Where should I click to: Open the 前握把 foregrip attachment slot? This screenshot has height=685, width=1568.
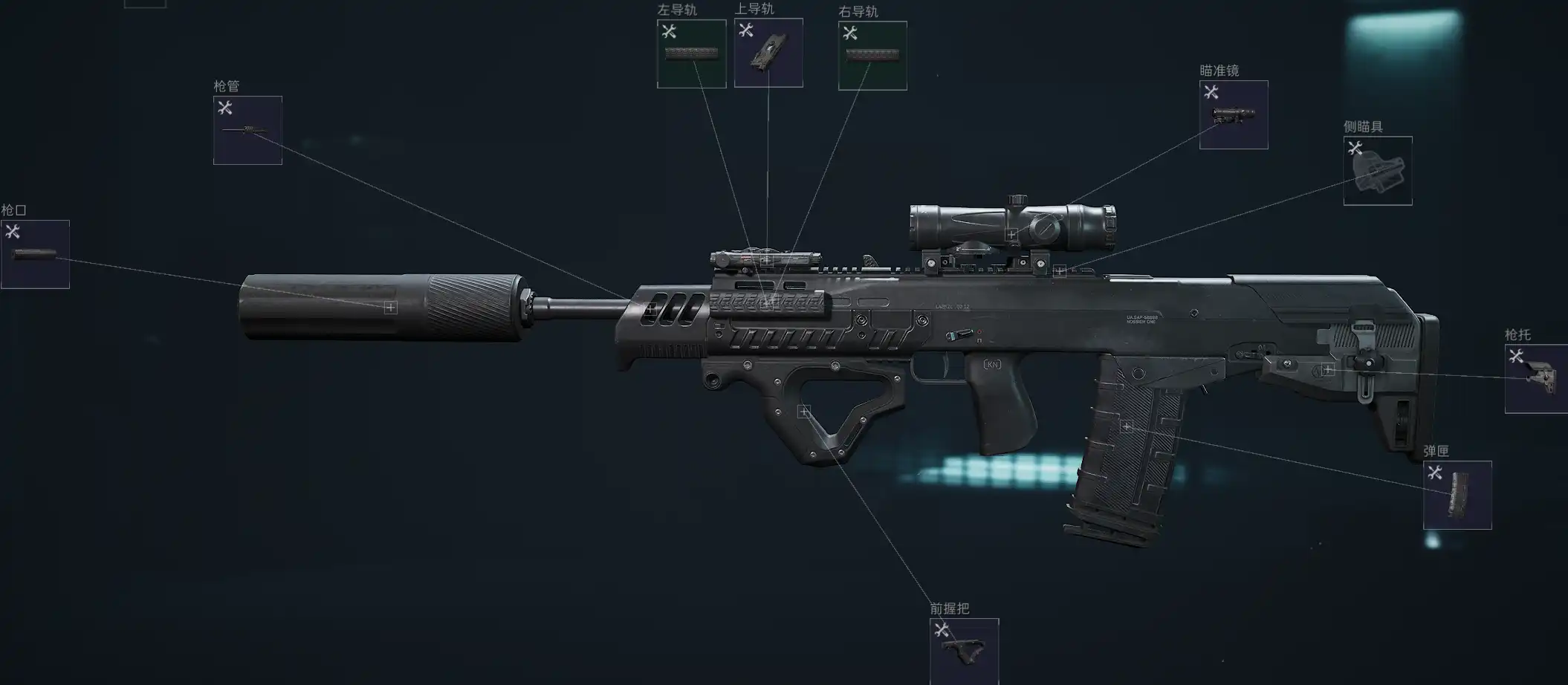point(964,652)
